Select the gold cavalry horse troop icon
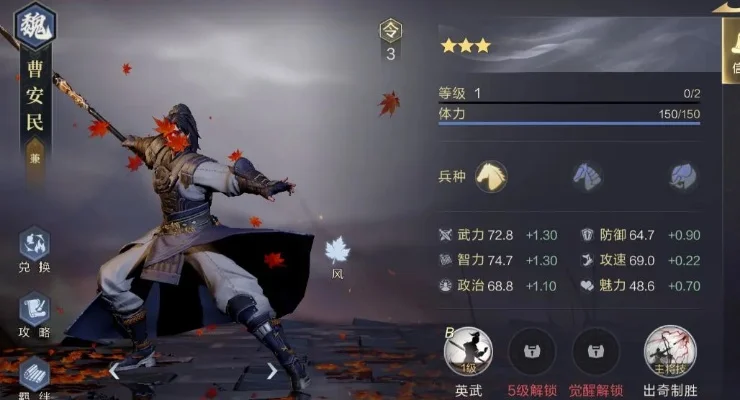 pos(490,176)
